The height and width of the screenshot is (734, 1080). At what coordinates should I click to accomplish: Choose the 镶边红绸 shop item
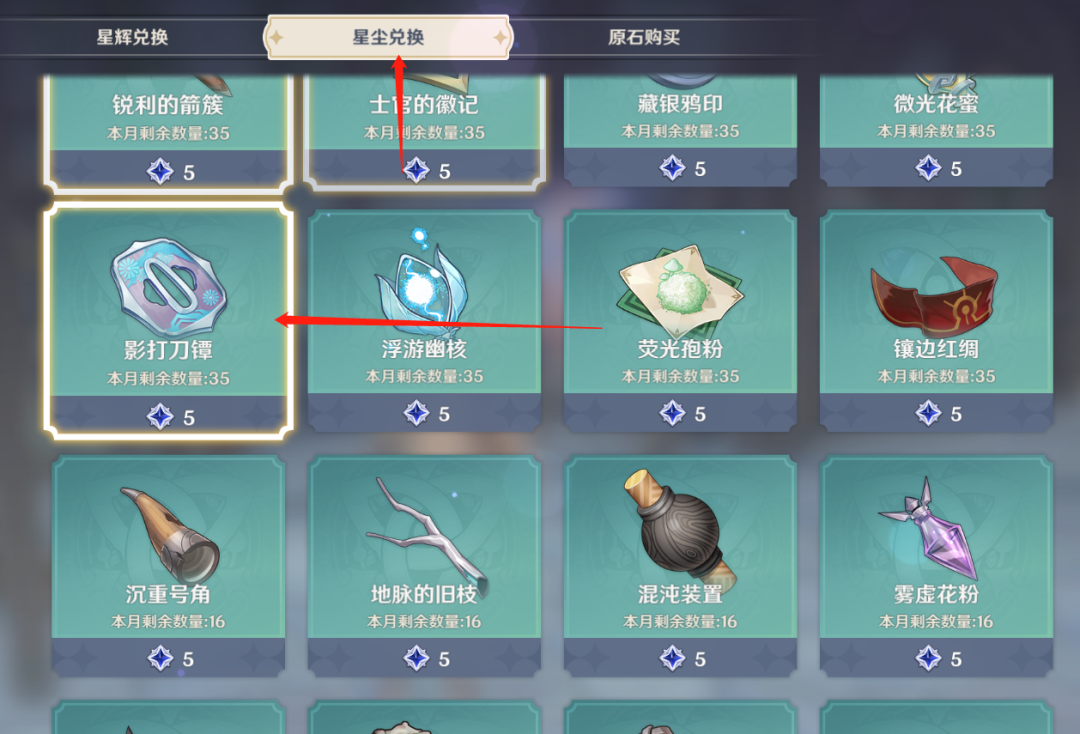[936, 318]
